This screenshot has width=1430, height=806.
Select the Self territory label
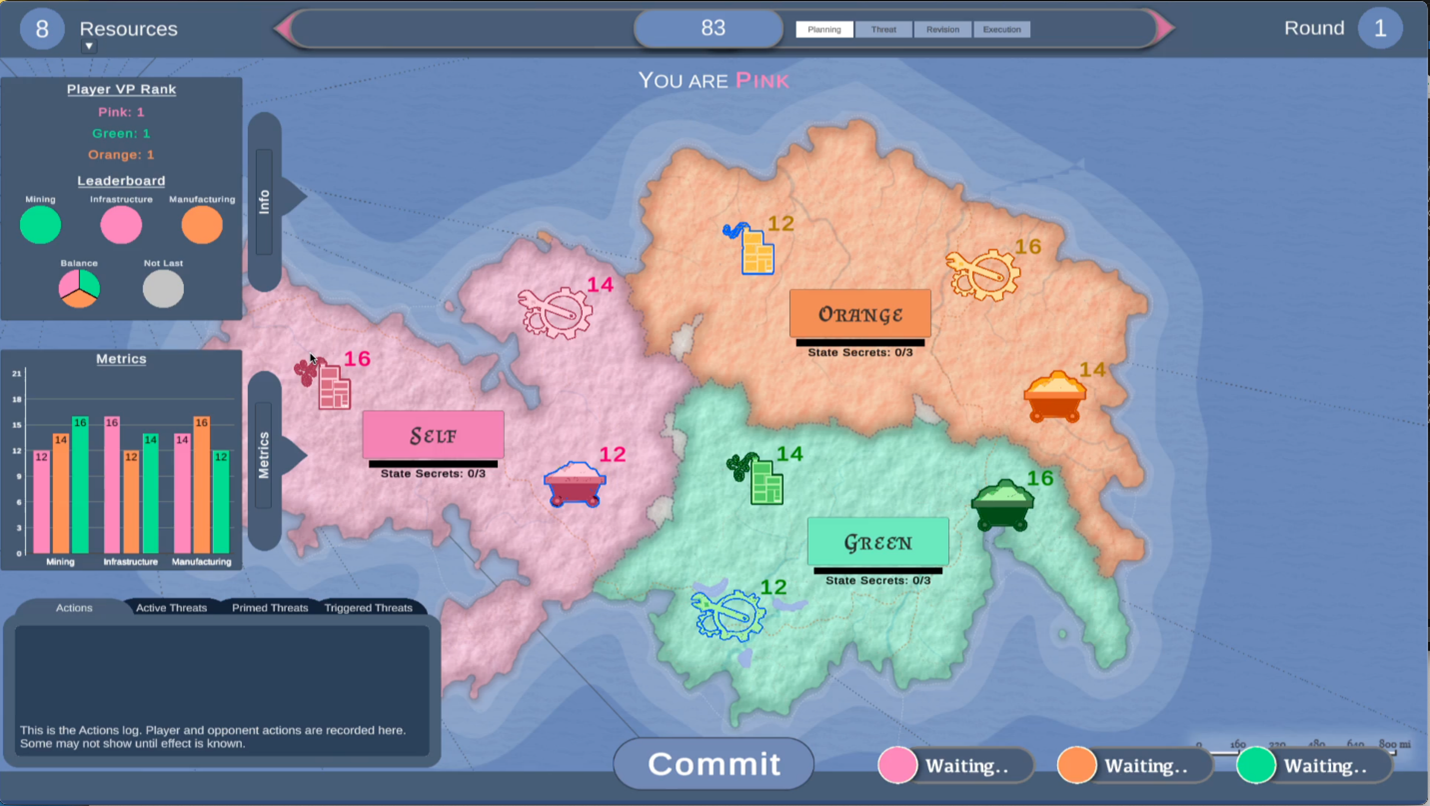(433, 436)
